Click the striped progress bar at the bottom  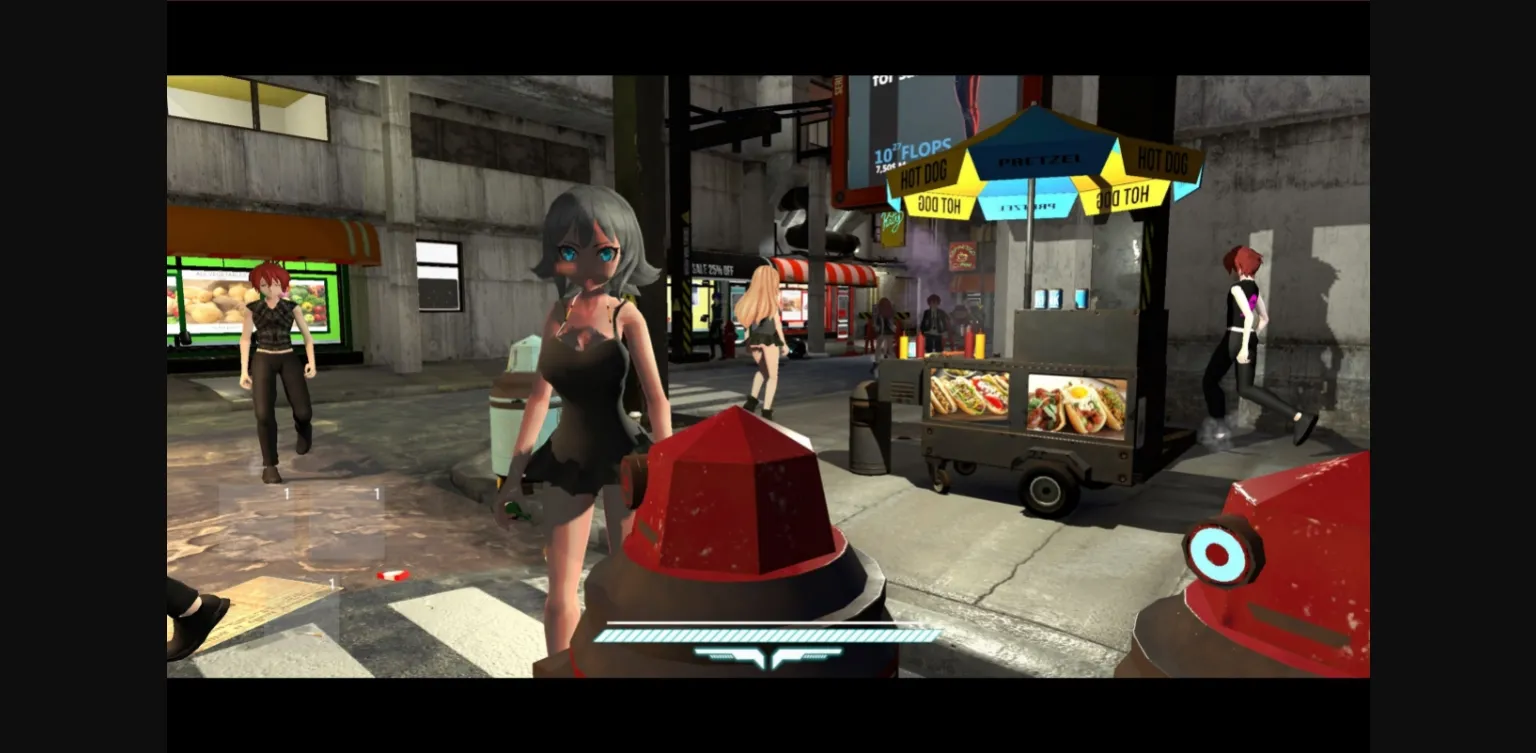click(767, 633)
